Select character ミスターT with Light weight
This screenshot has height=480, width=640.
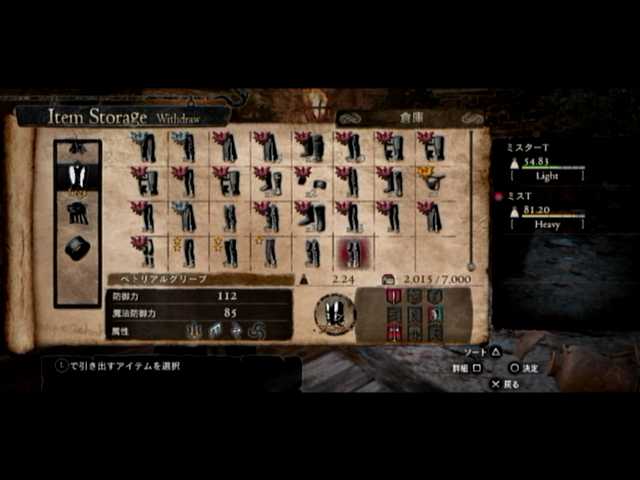(x=546, y=160)
